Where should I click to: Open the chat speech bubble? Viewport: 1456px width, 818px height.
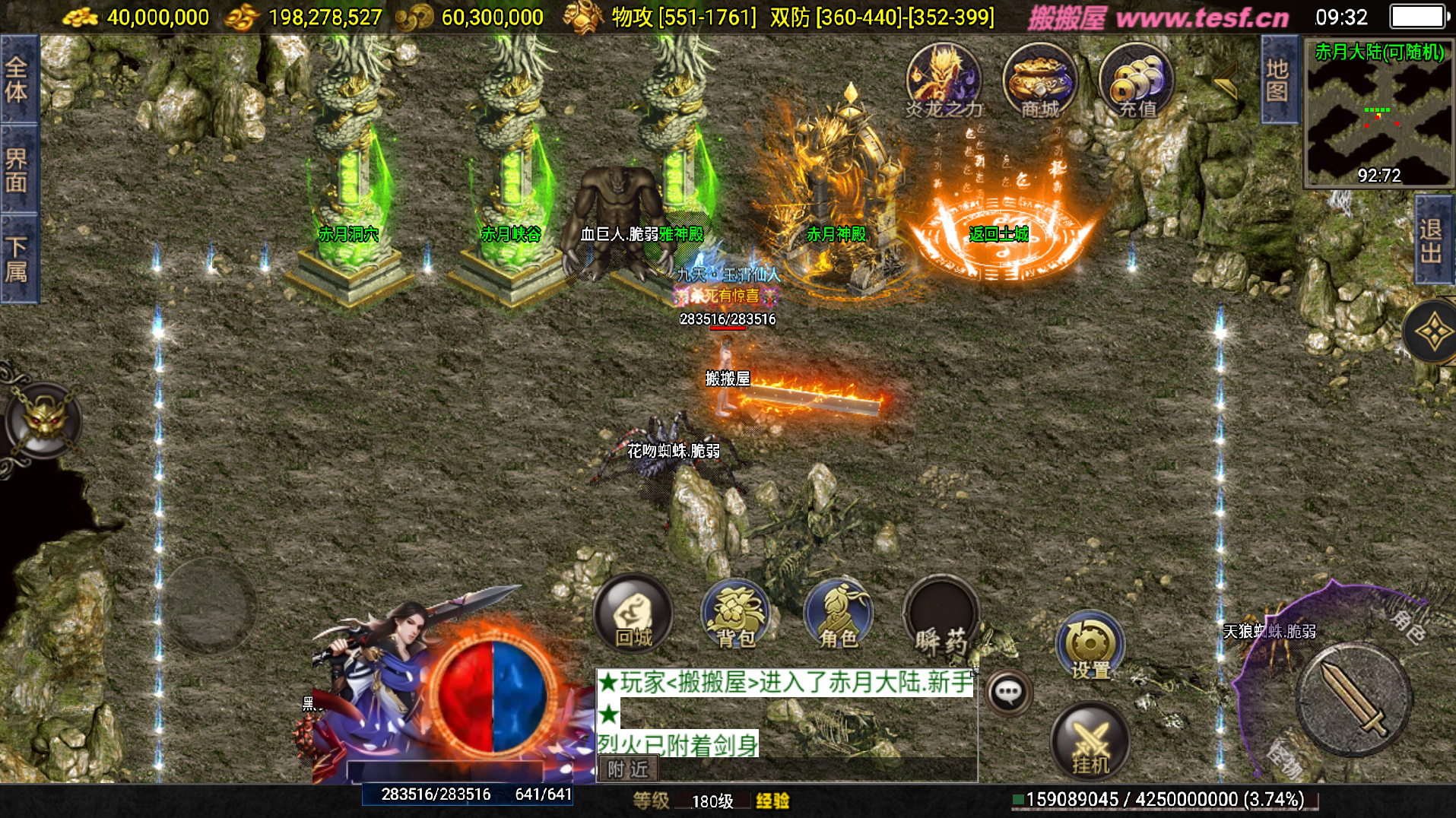pyautogui.click(x=1009, y=692)
